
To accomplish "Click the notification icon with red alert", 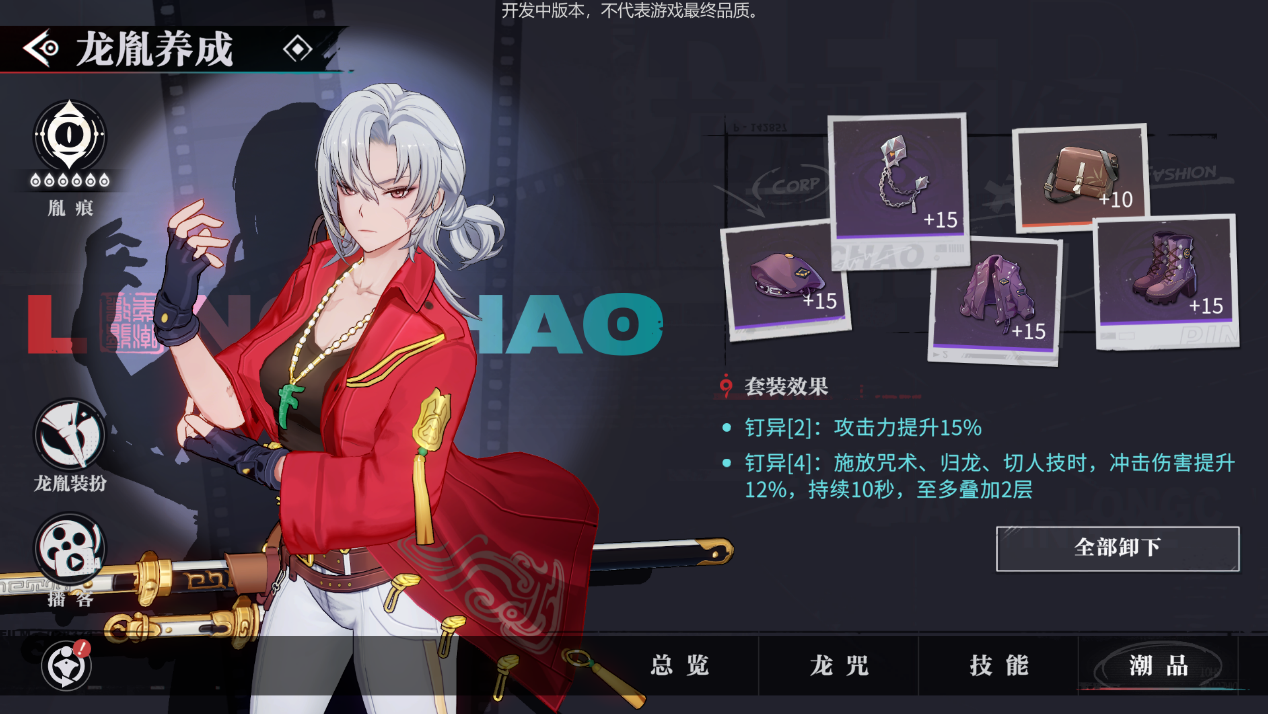I will (x=67, y=665).
